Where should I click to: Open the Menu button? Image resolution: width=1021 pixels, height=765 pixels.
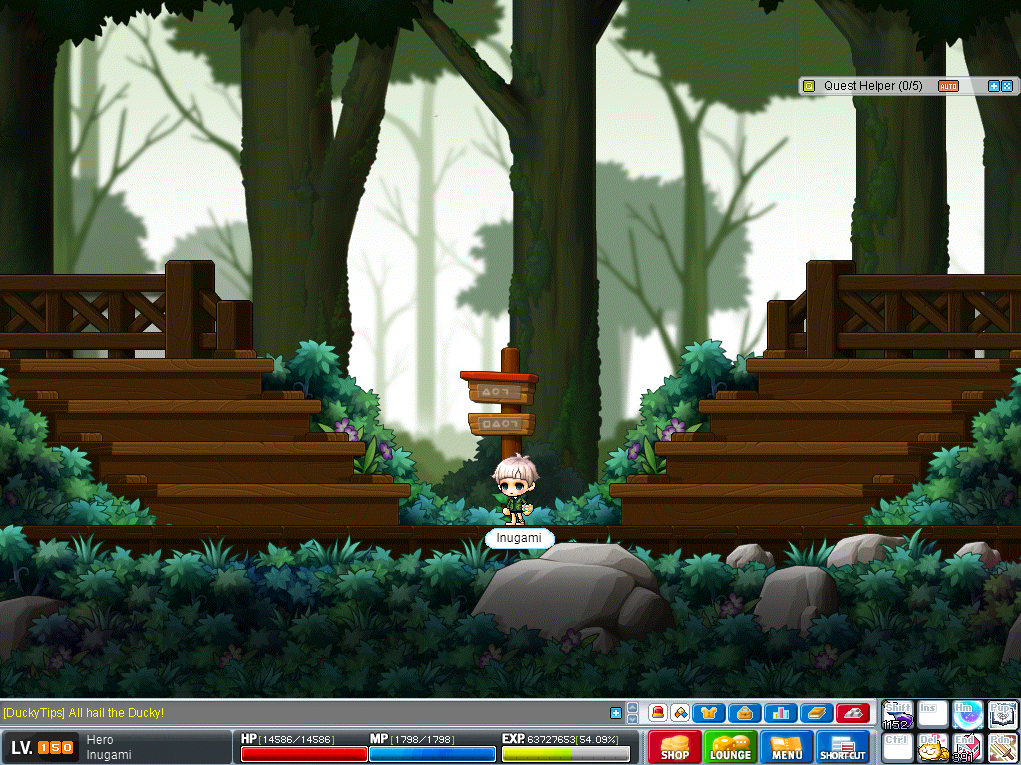787,747
